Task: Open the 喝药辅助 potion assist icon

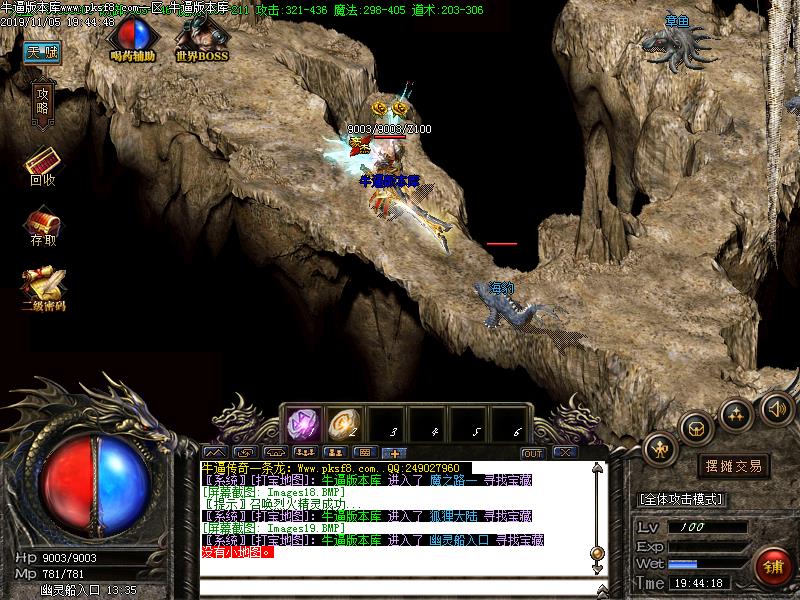Action: coord(133,38)
